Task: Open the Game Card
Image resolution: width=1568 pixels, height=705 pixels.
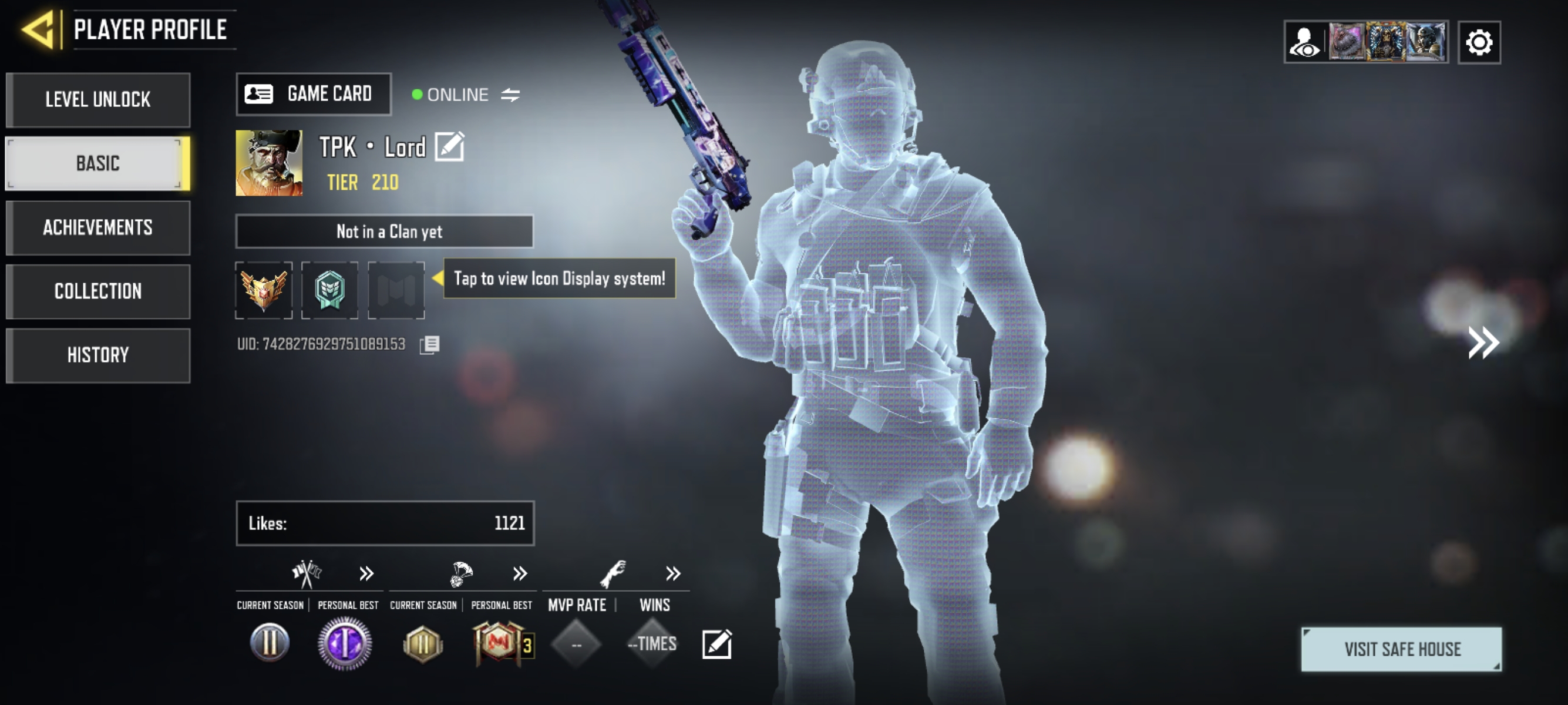Action: tap(314, 94)
